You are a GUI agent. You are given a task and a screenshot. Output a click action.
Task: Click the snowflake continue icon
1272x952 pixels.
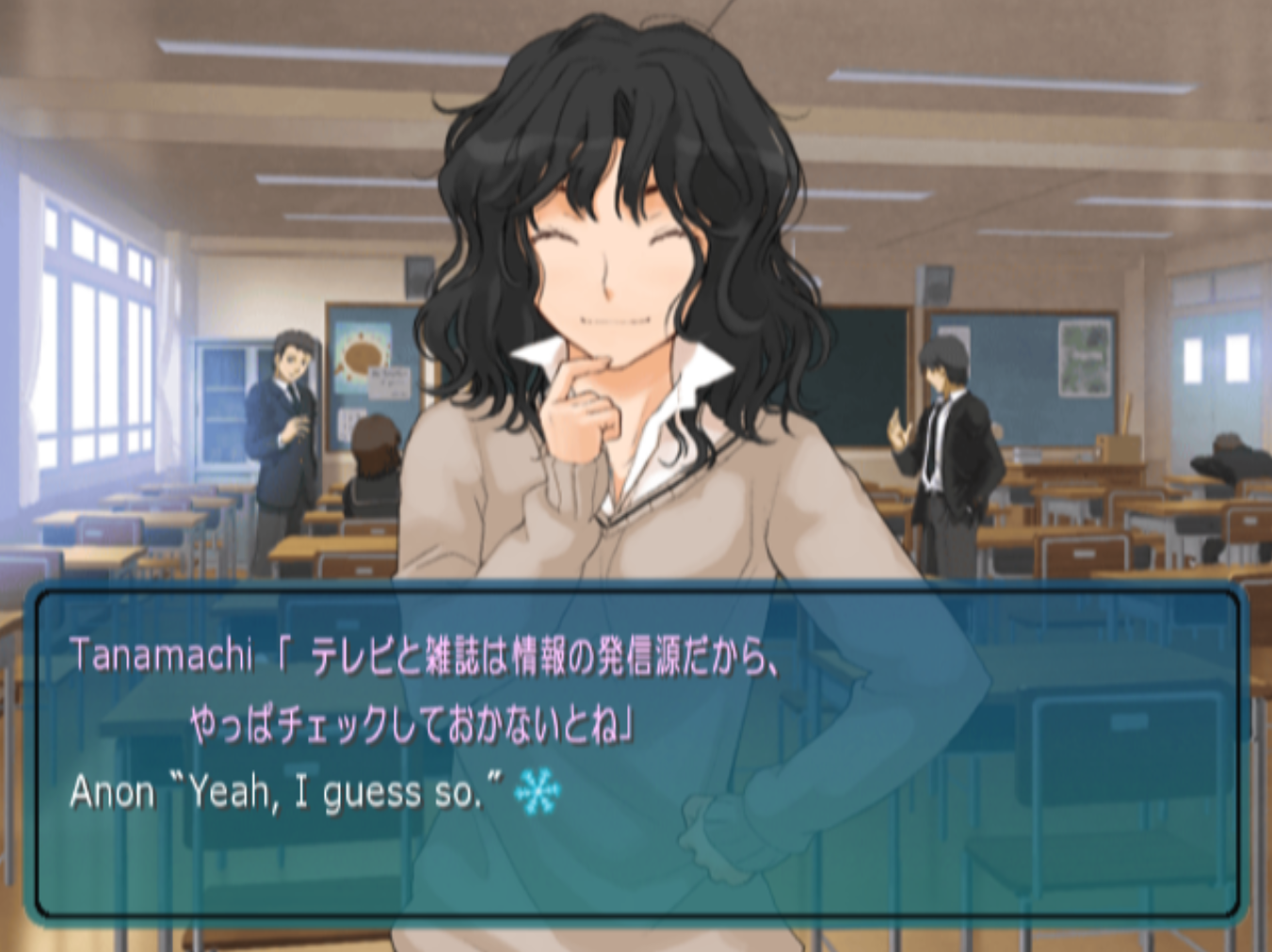[538, 791]
